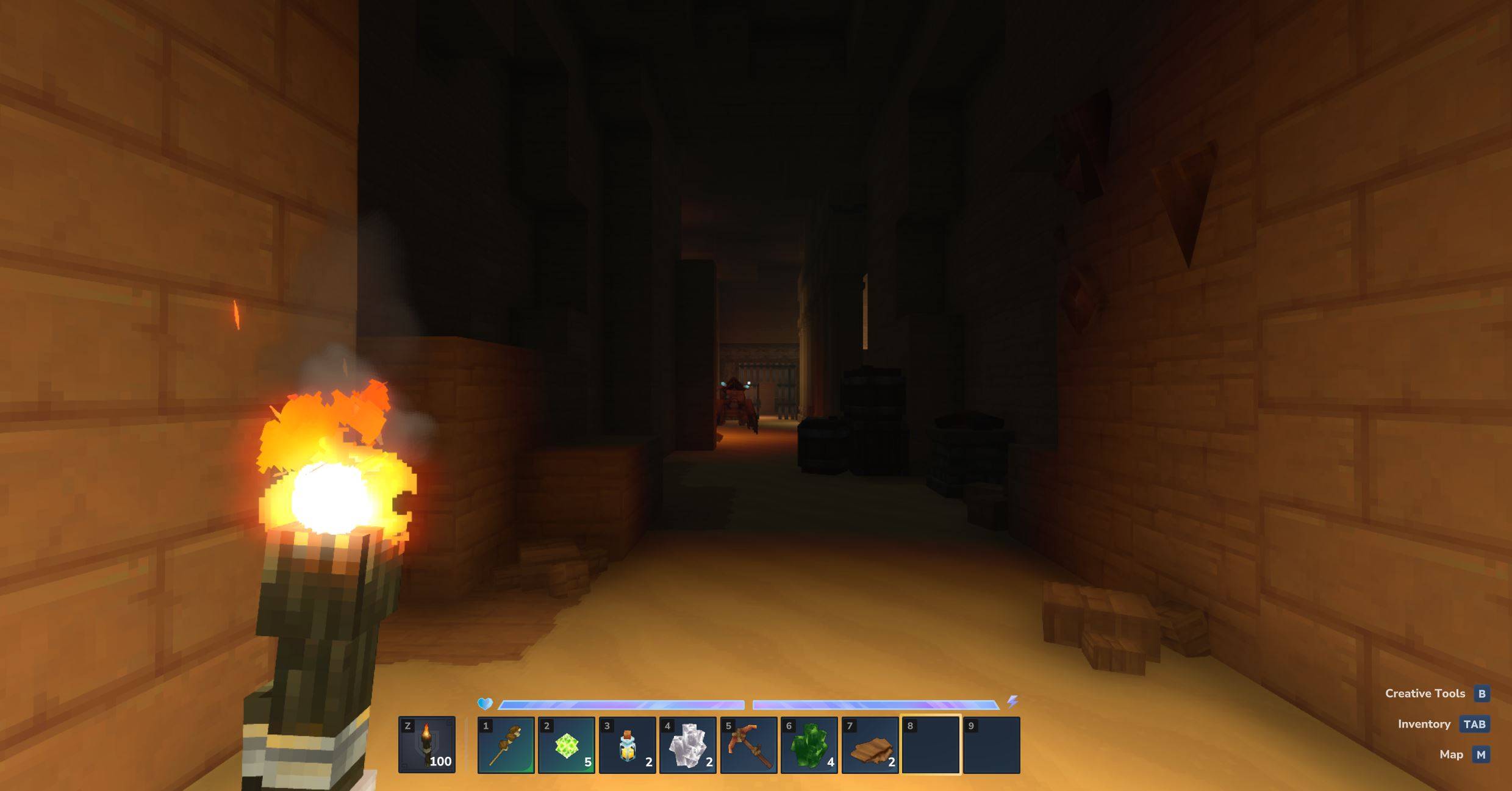
Task: Choose the wood planks in slot 7
Action: (x=870, y=745)
